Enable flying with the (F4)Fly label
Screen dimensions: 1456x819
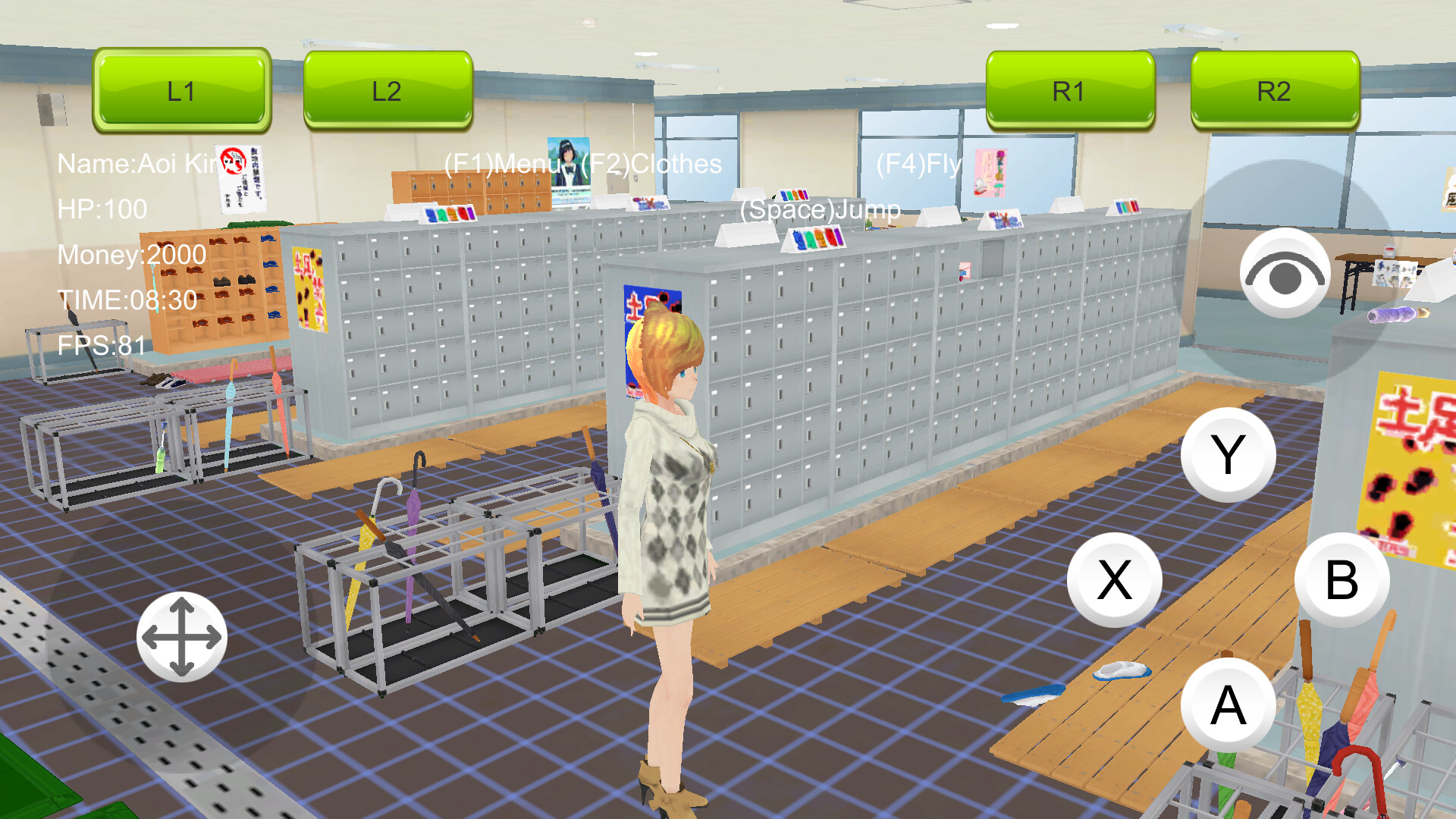(918, 163)
